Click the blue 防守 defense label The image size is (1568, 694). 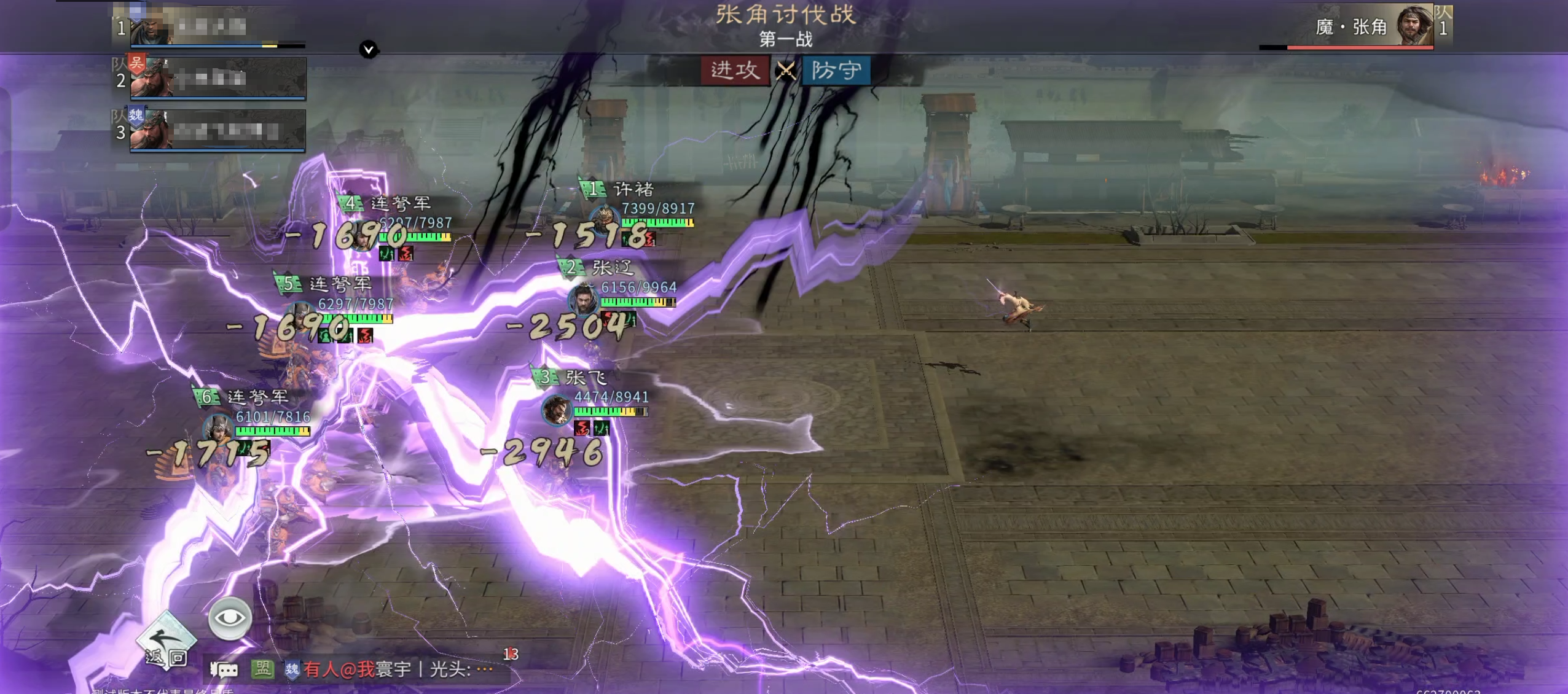836,70
